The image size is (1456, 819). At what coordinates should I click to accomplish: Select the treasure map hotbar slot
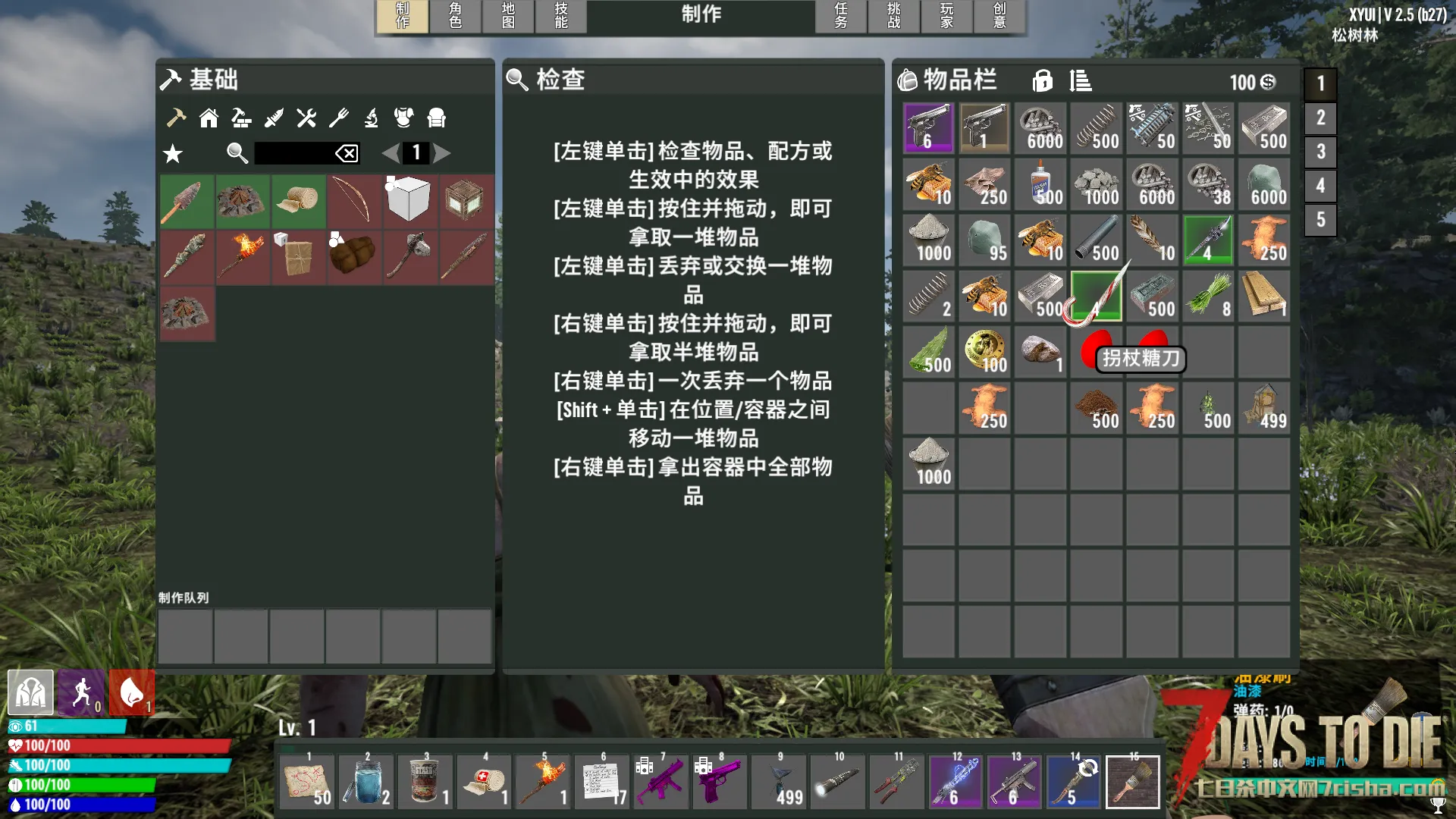click(308, 782)
